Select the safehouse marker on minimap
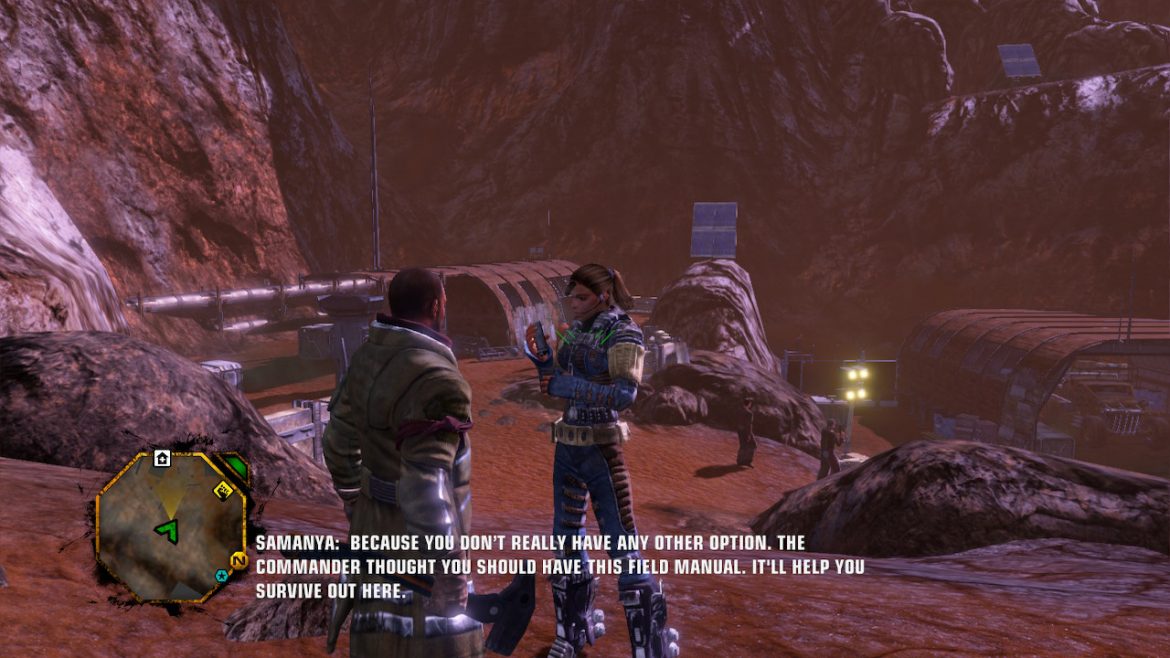The height and width of the screenshot is (658, 1170). point(162,458)
